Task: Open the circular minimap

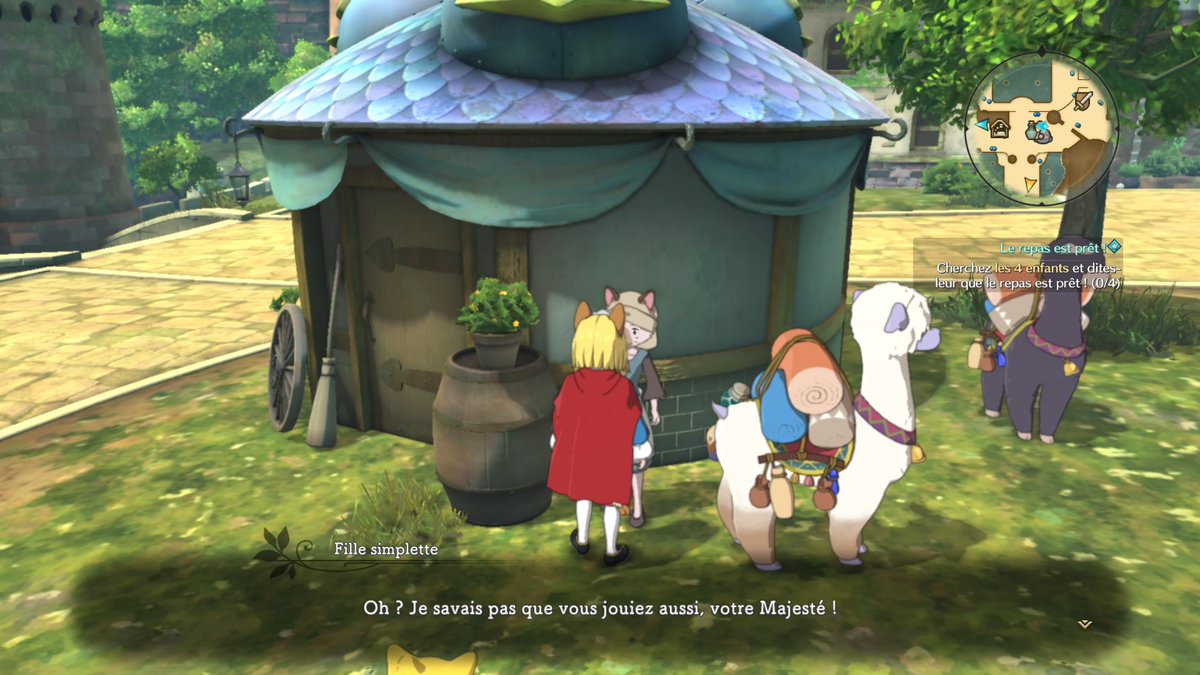Action: (x=1040, y=128)
